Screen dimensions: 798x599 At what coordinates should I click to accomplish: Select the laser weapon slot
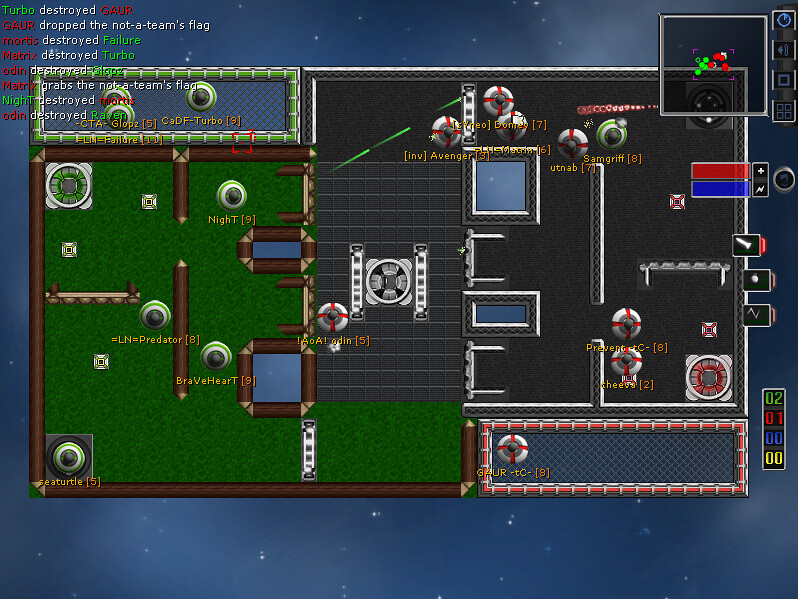tap(747, 245)
